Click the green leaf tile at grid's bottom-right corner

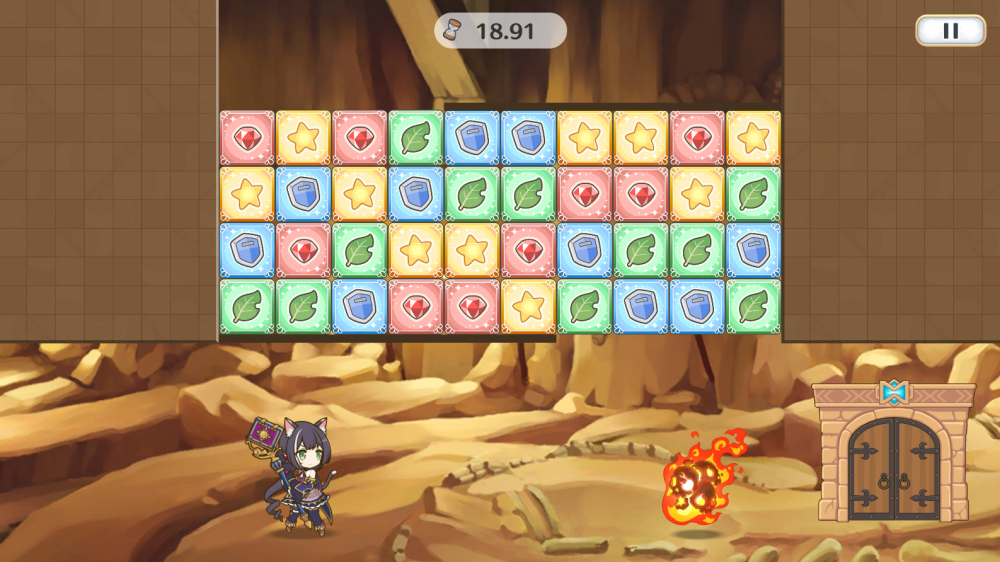753,306
